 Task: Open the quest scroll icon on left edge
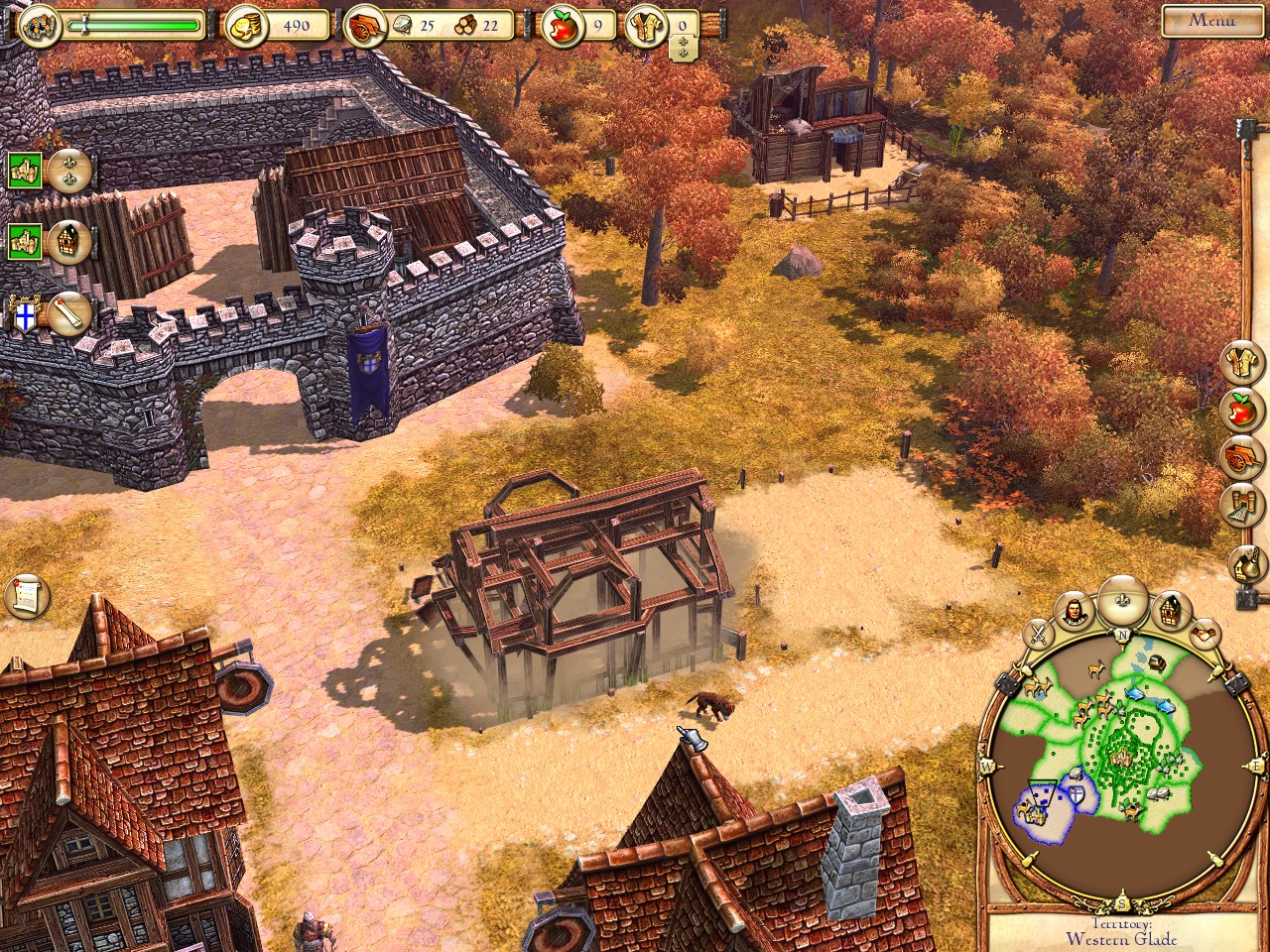coord(27,595)
